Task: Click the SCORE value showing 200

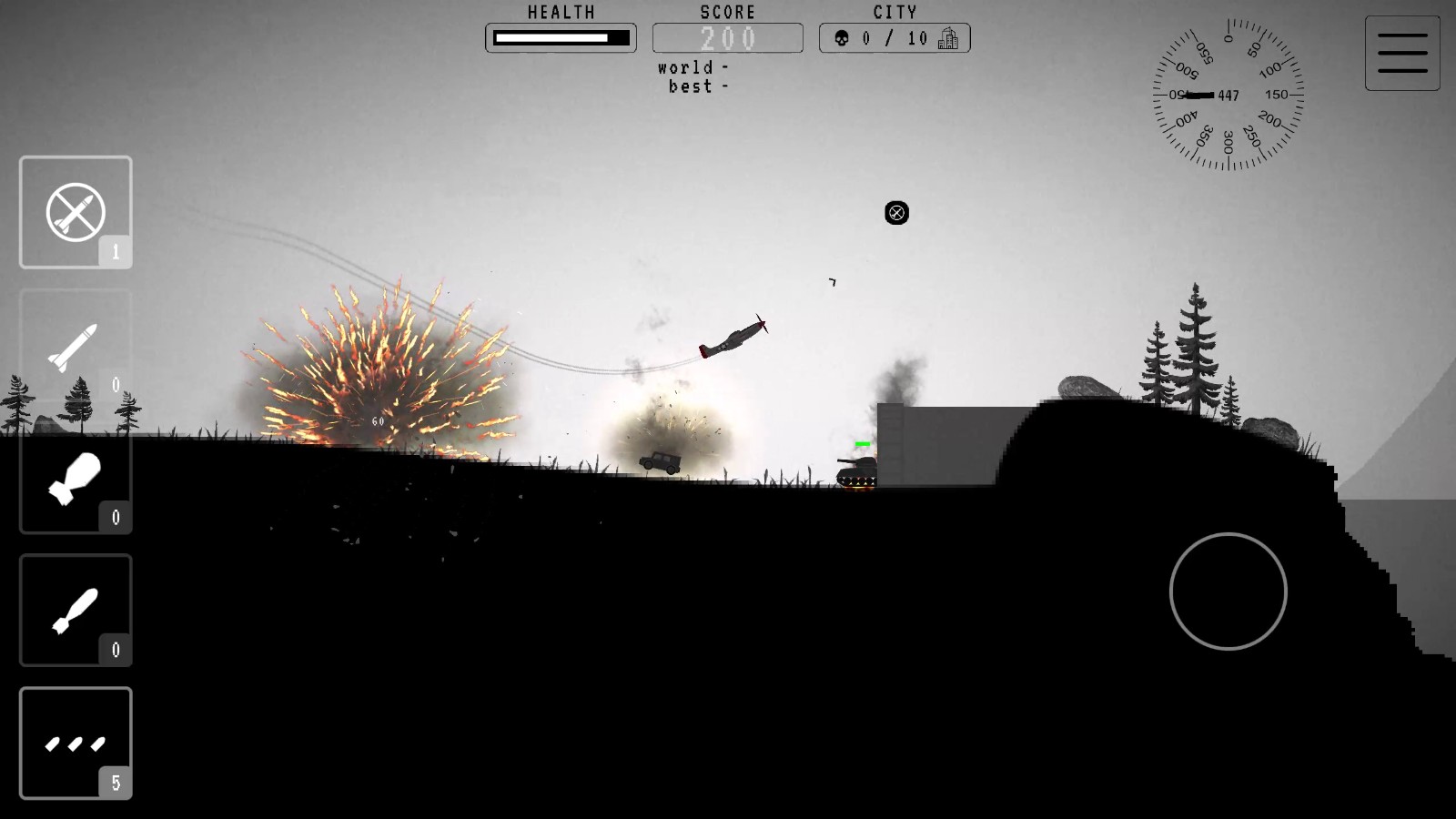Action: 727,38
